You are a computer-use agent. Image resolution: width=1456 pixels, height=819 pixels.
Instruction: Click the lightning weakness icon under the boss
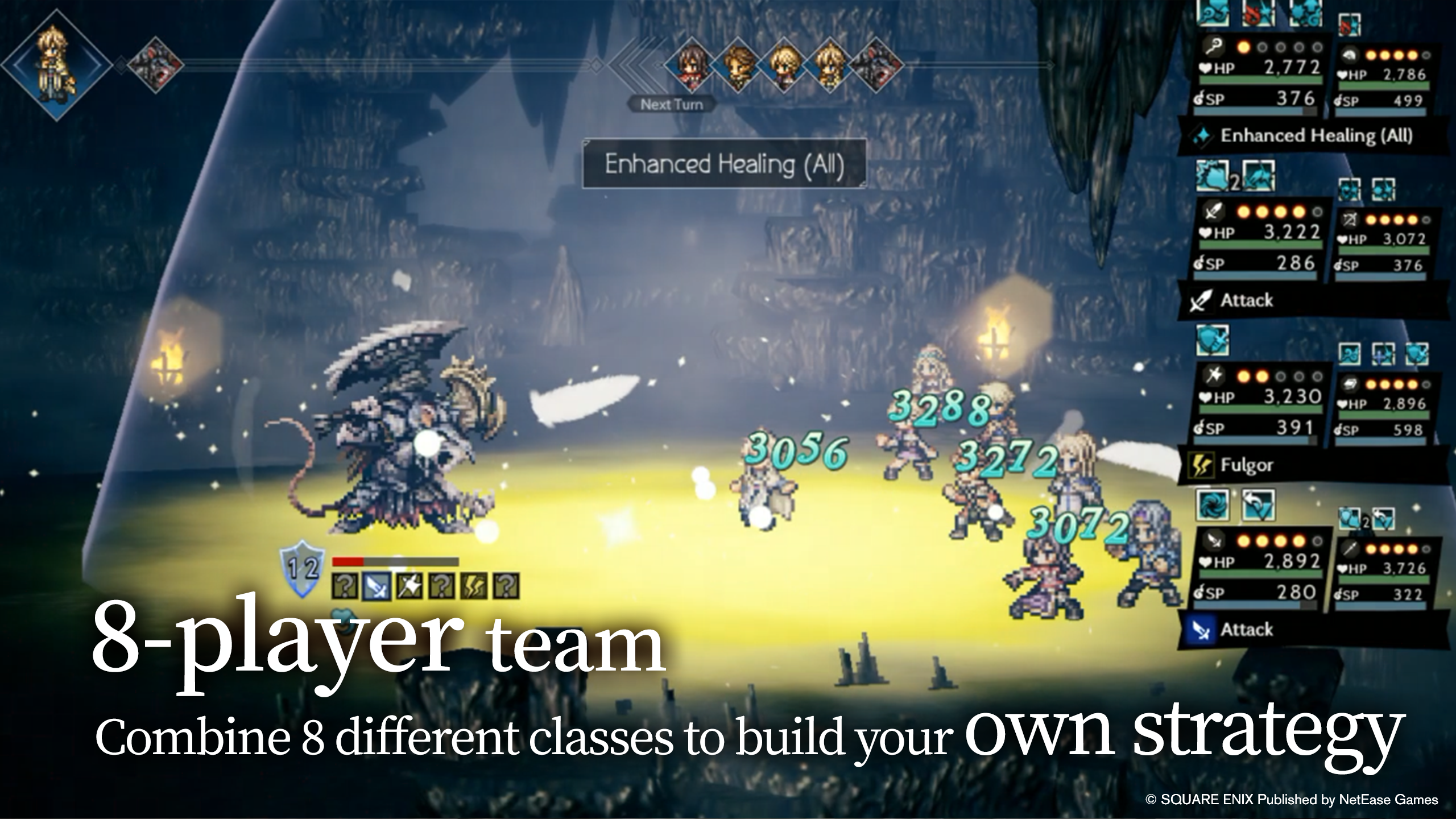(475, 588)
